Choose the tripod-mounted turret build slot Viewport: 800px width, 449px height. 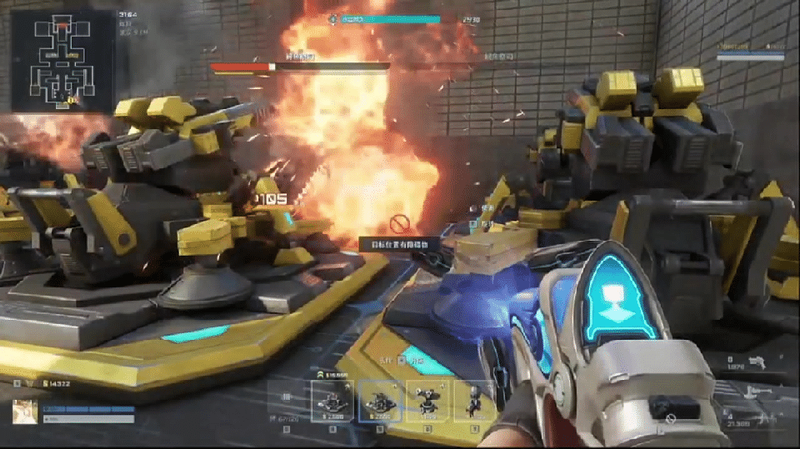coord(426,400)
